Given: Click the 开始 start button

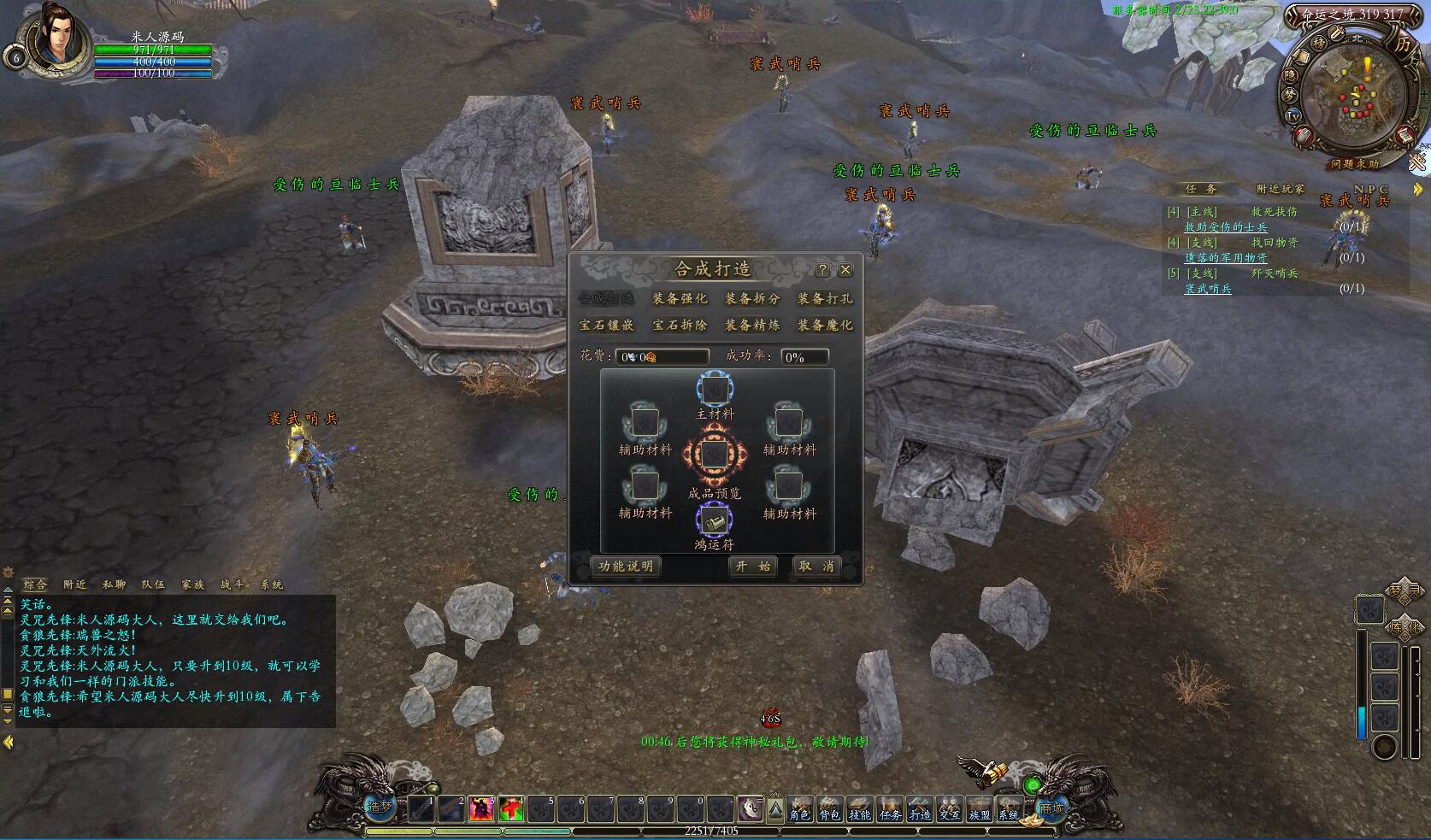Looking at the screenshot, I should pos(753,567).
